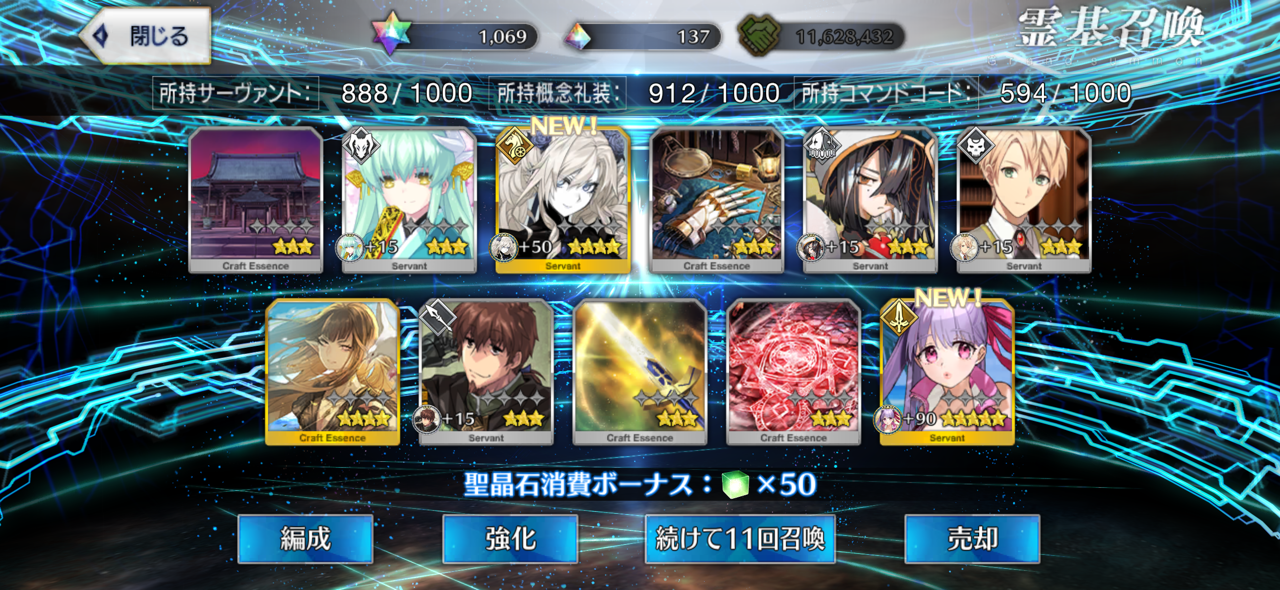Choose the black-haired hooded Servant card
Image resolution: width=1280 pixels, height=590 pixels.
point(871,199)
